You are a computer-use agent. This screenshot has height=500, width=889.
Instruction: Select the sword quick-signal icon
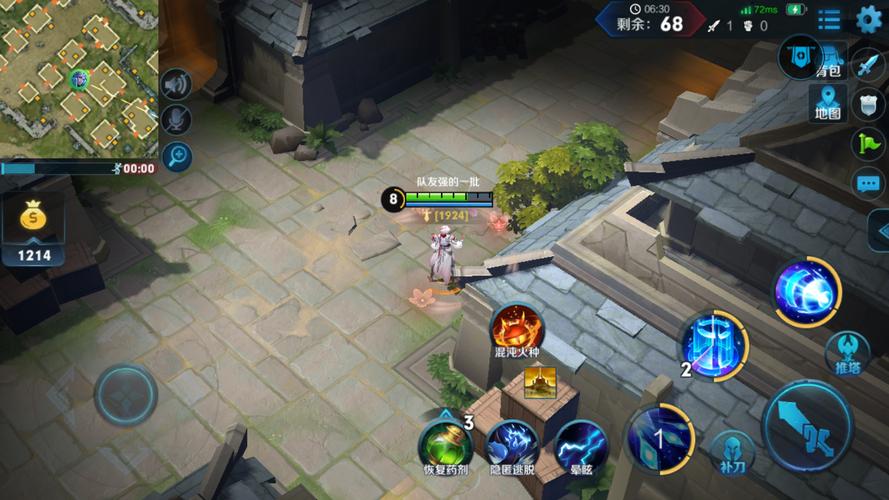pyautogui.click(x=868, y=65)
